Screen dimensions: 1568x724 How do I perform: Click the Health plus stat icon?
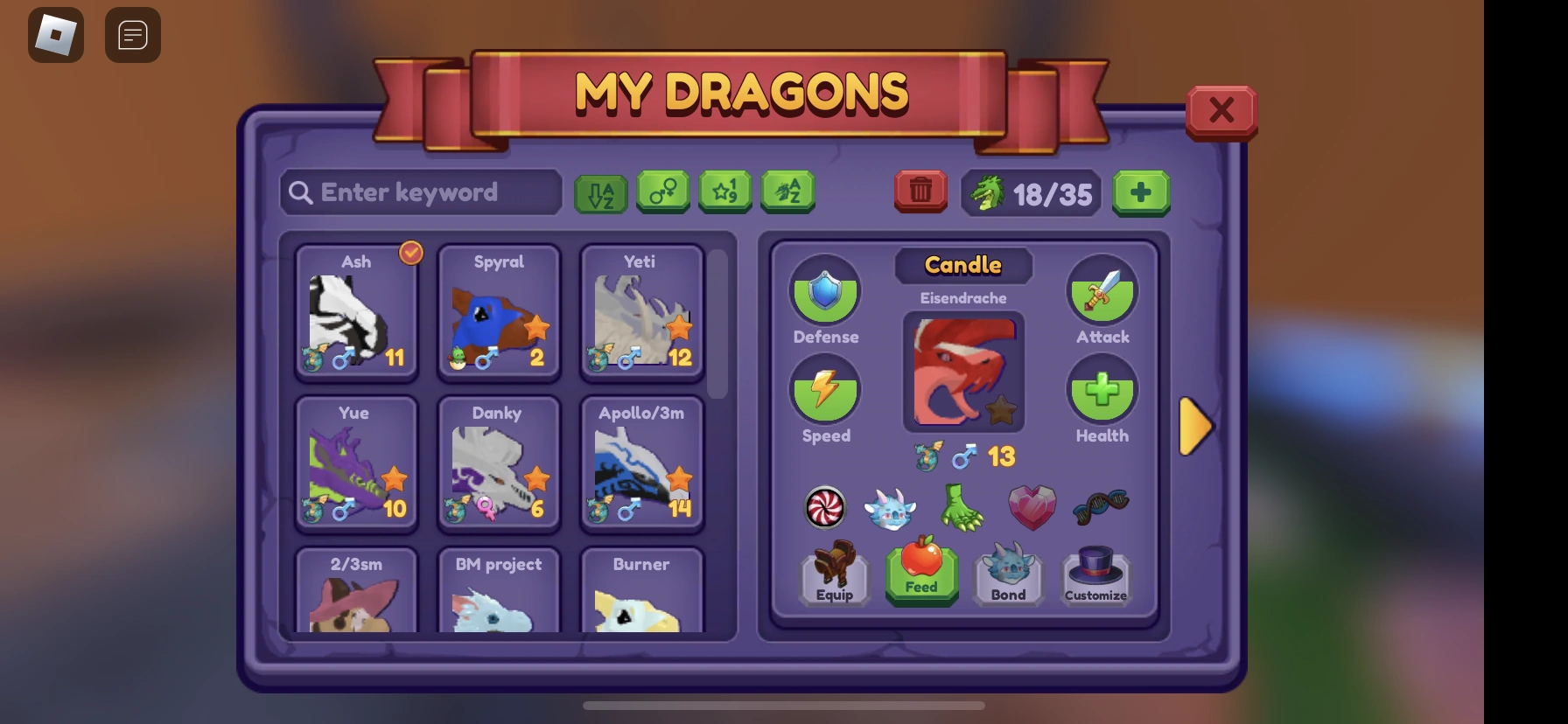click(x=1102, y=391)
